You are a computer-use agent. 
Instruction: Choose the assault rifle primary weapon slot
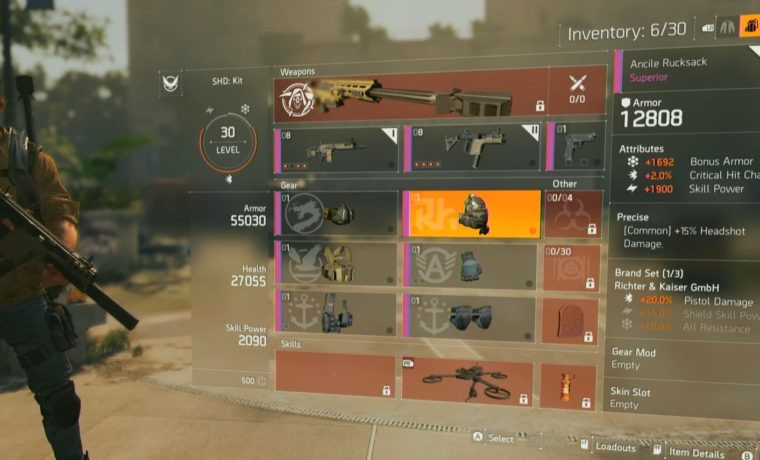point(337,148)
